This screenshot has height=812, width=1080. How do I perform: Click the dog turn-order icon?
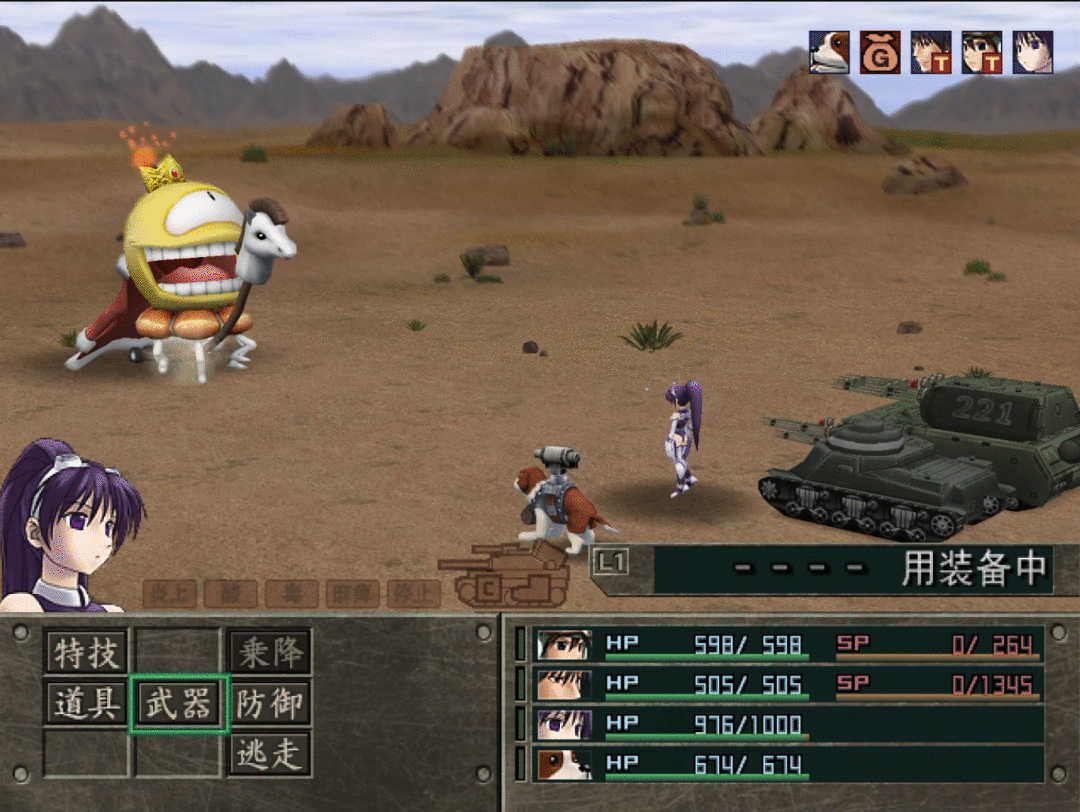coord(829,52)
